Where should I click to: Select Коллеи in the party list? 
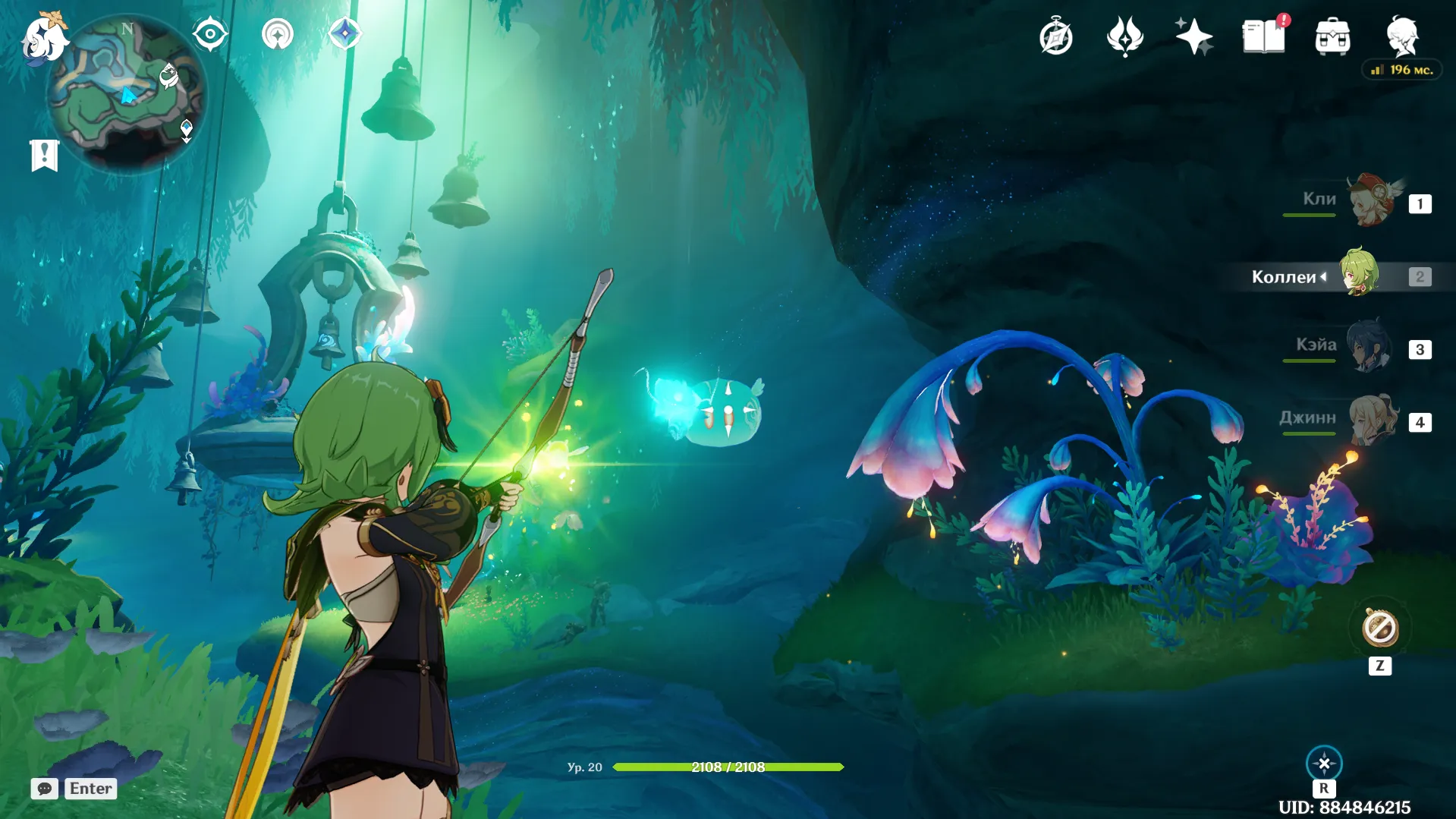click(x=1359, y=274)
